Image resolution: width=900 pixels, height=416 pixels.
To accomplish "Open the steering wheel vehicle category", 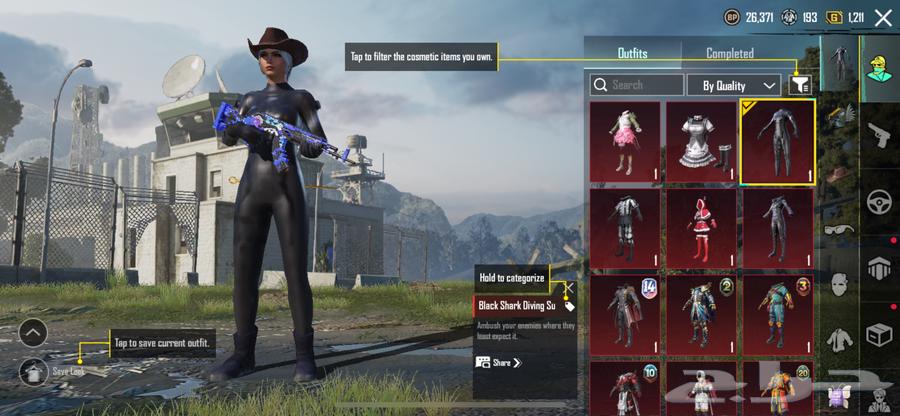I will (880, 201).
